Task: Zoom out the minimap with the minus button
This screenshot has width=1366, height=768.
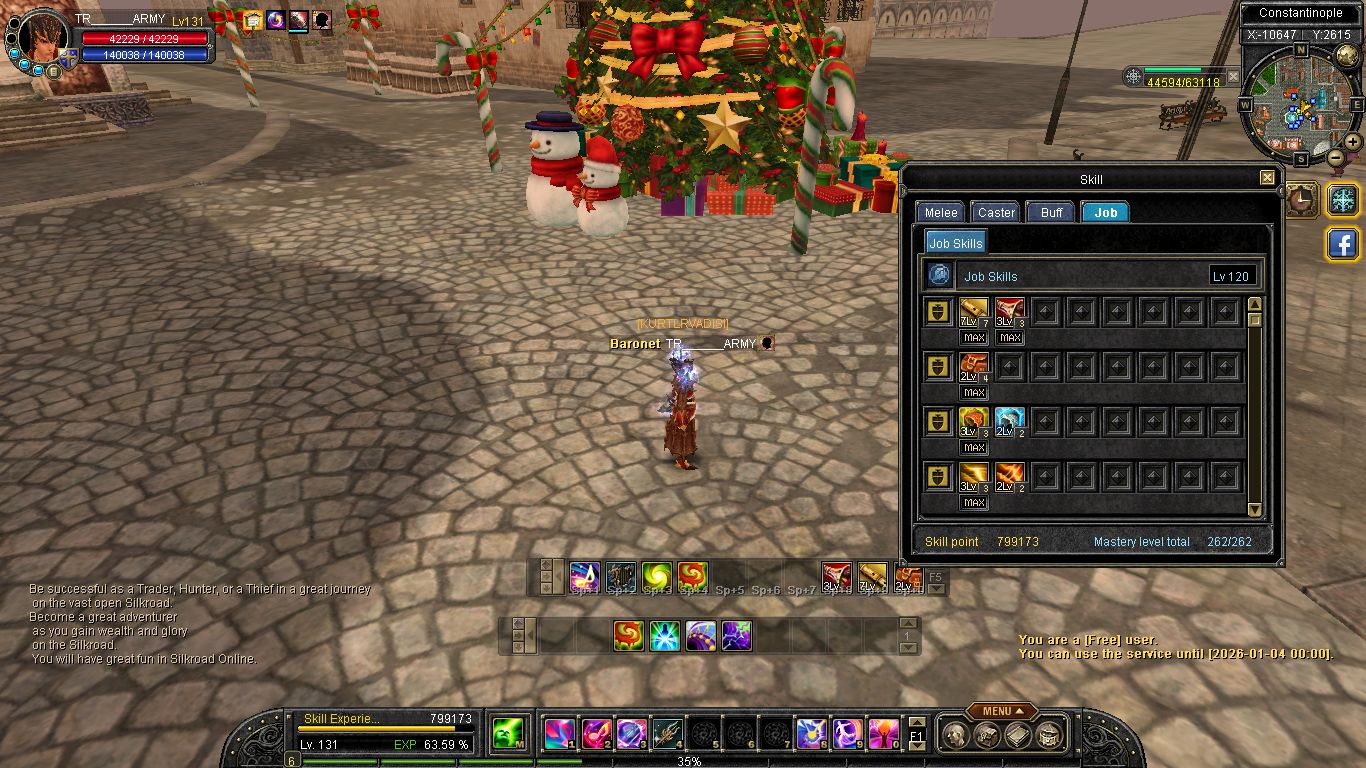Action: point(1336,157)
